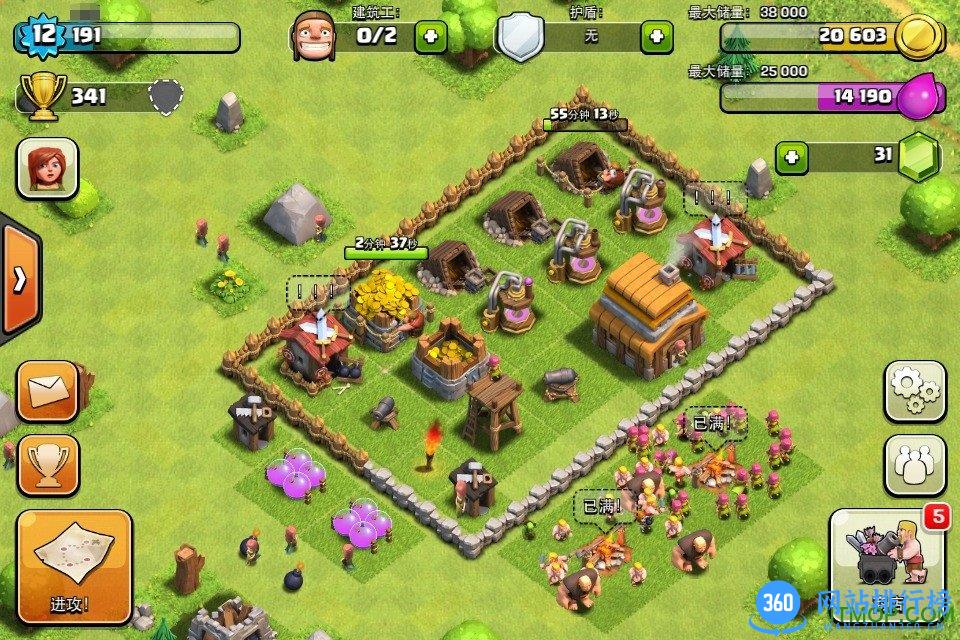Expand the orange side arrow panel
Image resolution: width=960 pixels, height=640 pixels.
(x=19, y=281)
